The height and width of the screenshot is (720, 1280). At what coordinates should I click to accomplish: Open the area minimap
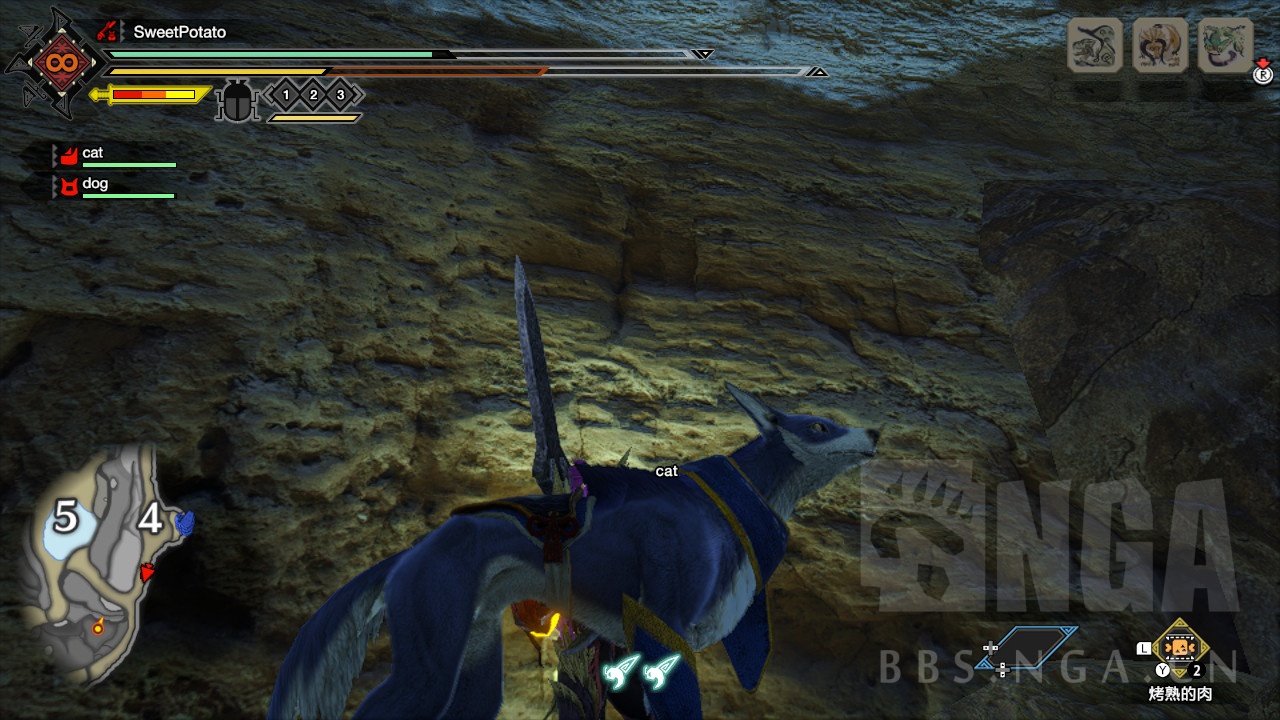[x=100, y=565]
